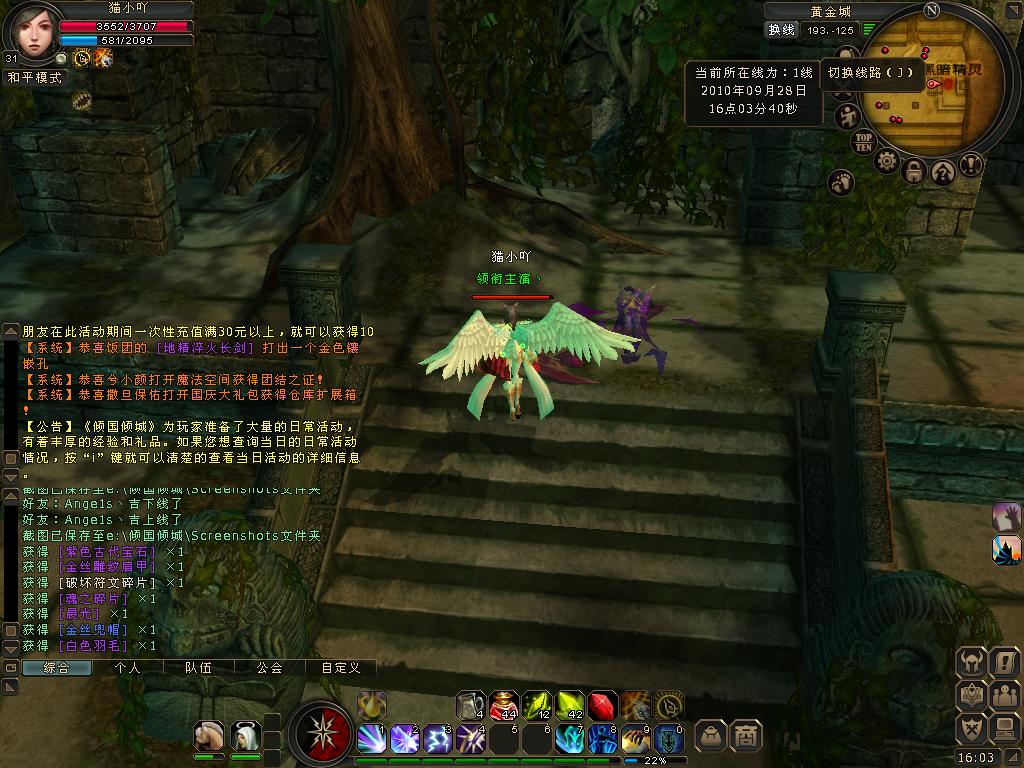Click the footprints icon near minimap
Viewport: 1024px width, 768px height.
coord(842,182)
